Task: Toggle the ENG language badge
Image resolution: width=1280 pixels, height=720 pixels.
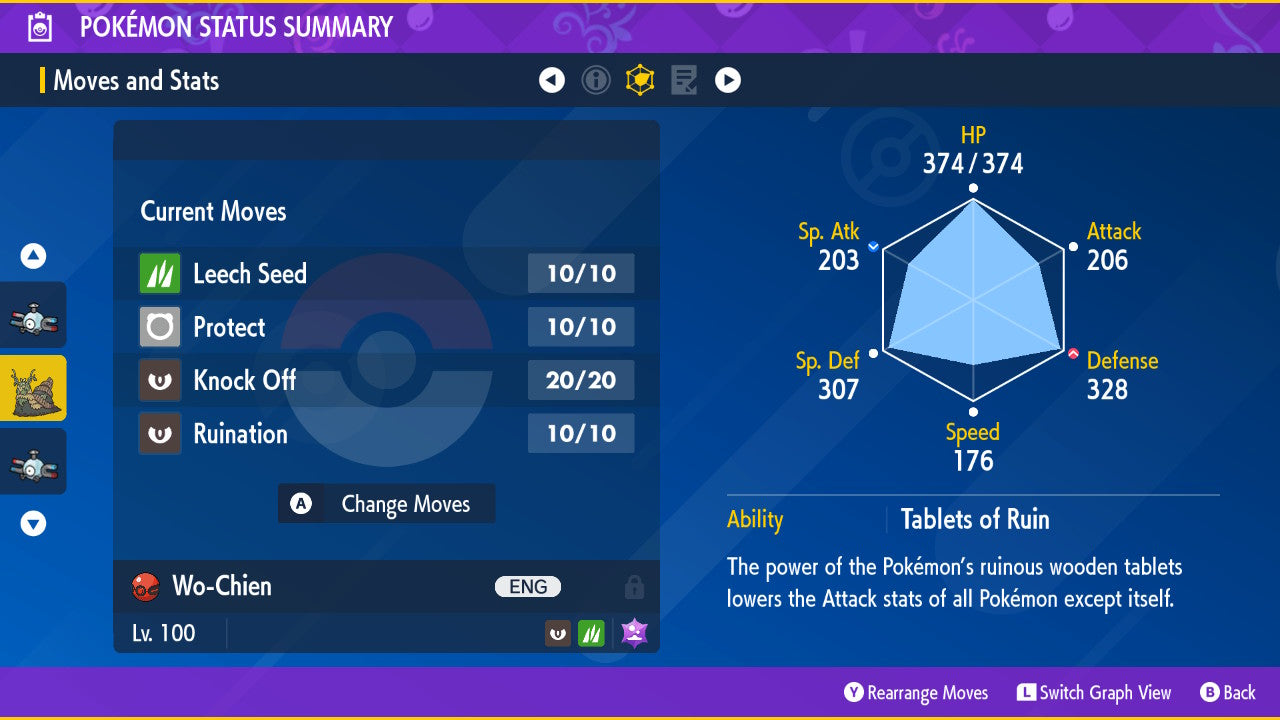Action: [528, 587]
